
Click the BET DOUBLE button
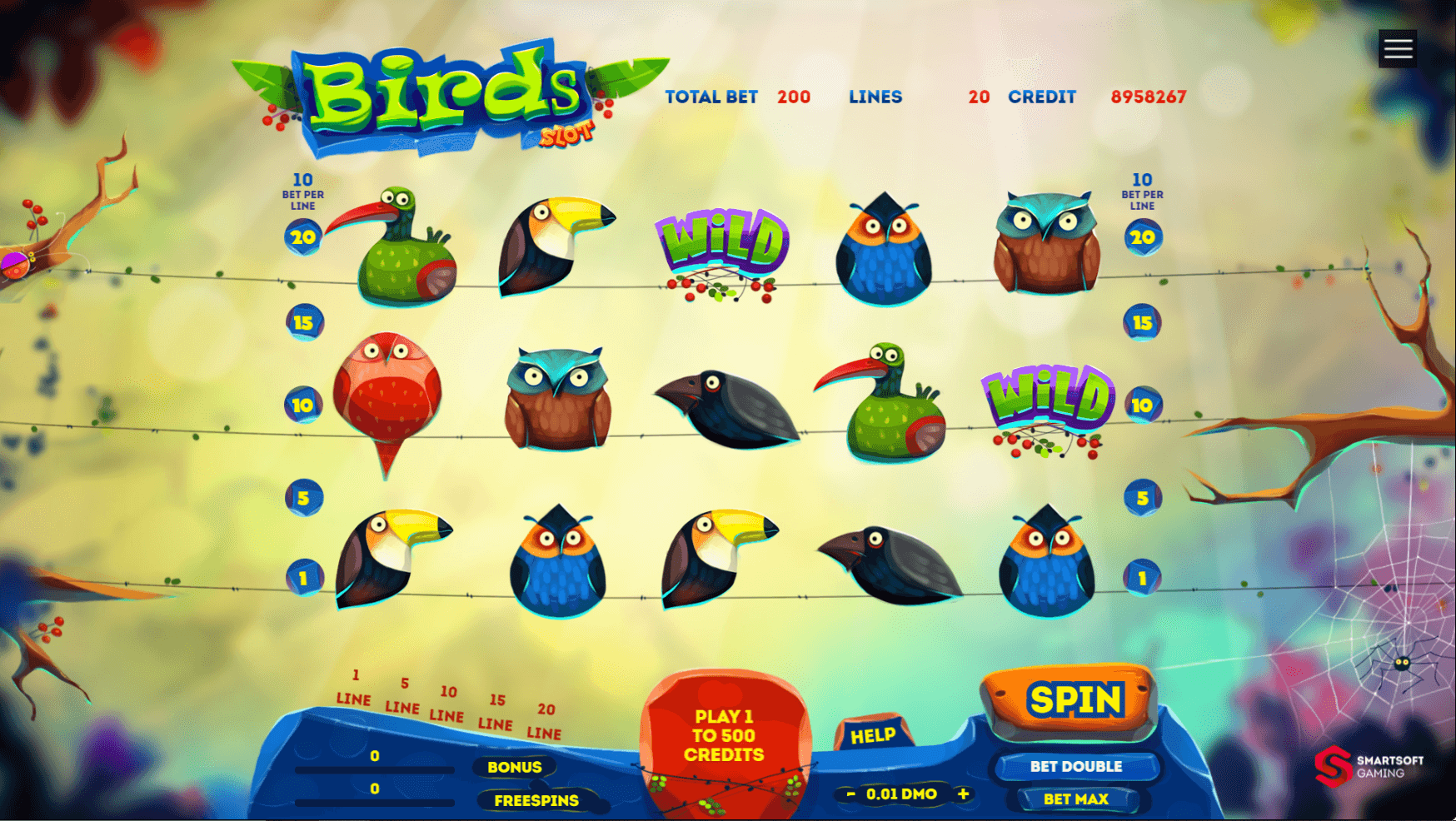[x=1076, y=766]
